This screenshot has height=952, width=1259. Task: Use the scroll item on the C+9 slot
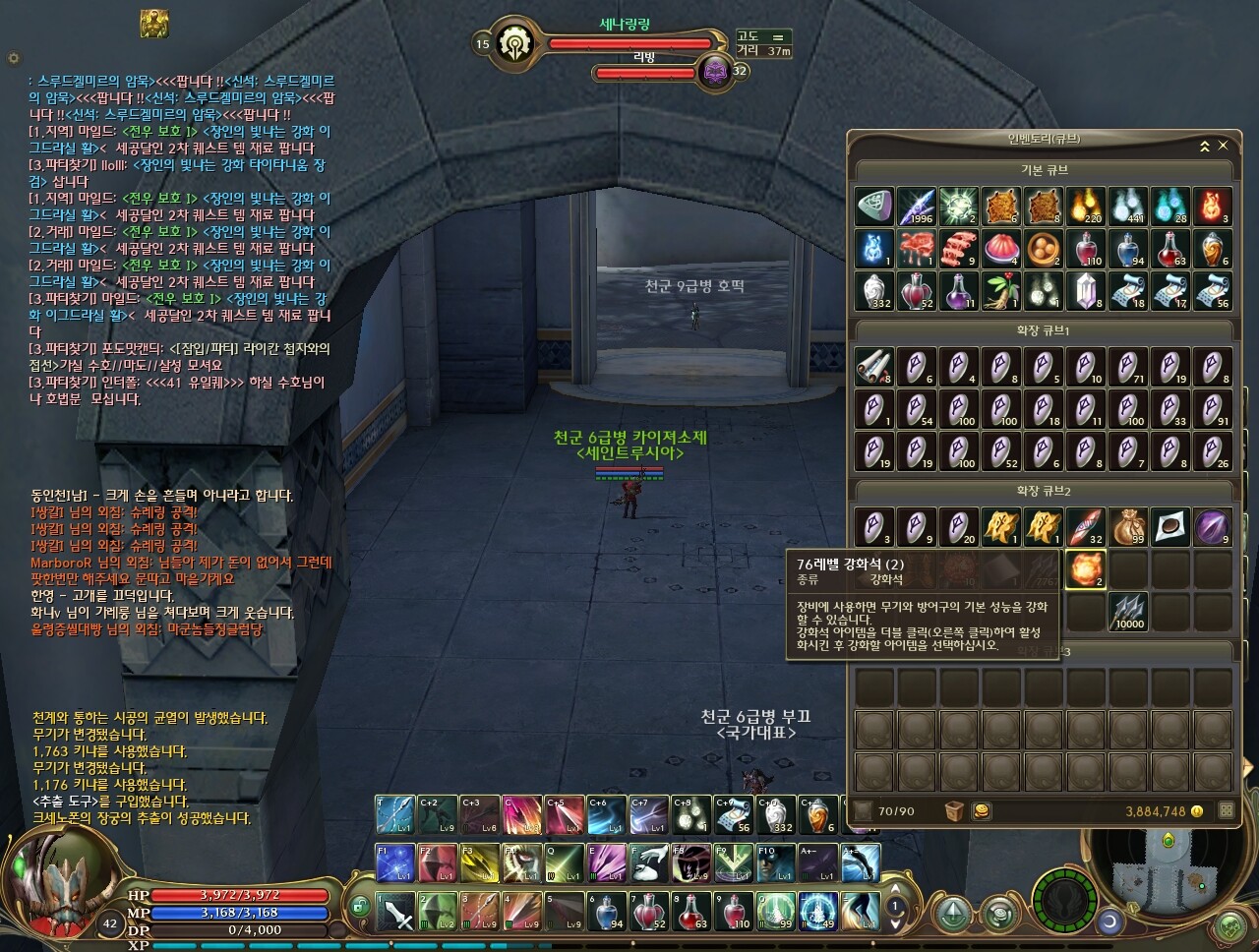[x=733, y=815]
